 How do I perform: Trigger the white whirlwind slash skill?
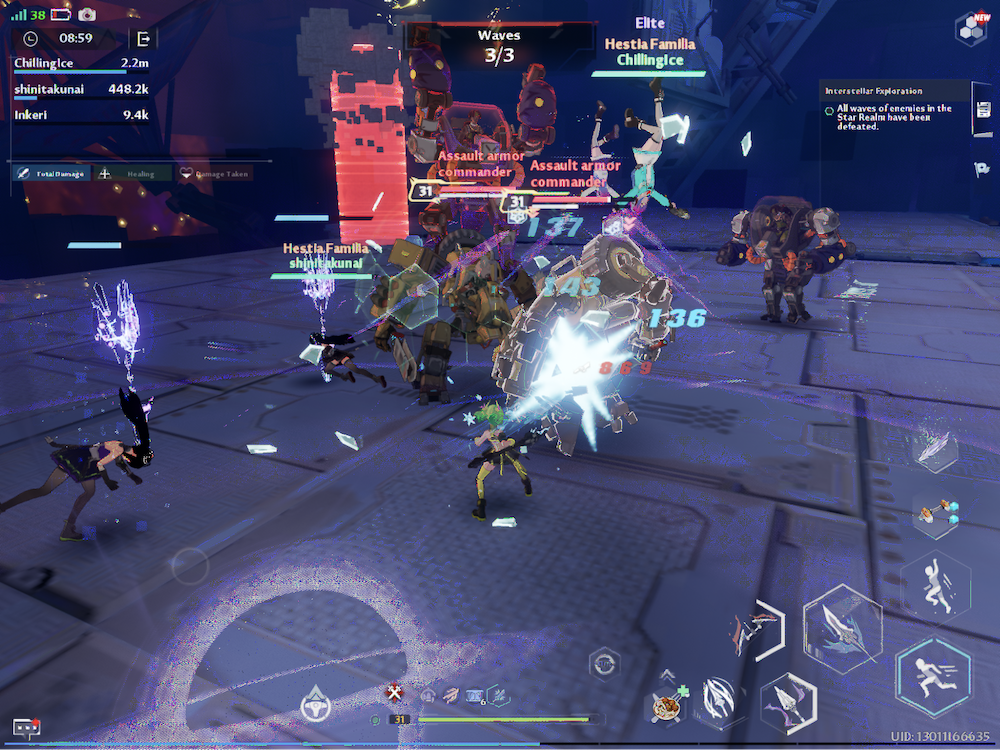point(718,698)
